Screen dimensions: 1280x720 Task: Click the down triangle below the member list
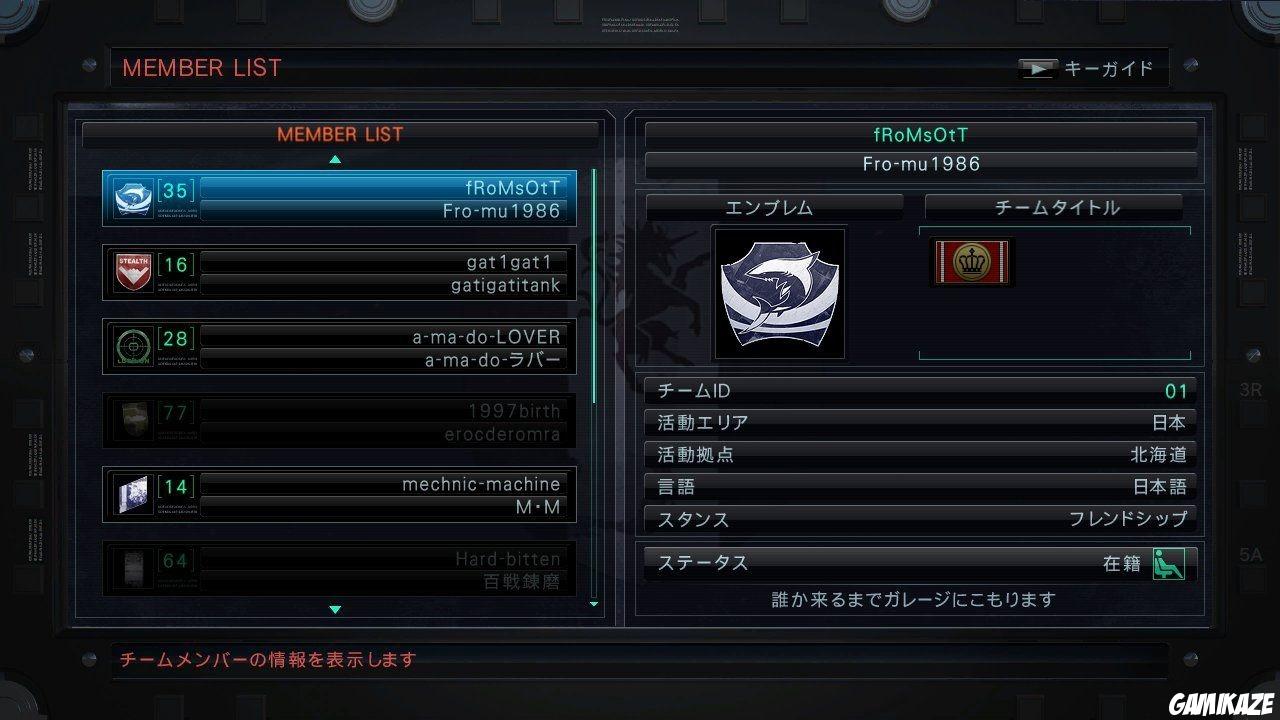pyautogui.click(x=335, y=608)
